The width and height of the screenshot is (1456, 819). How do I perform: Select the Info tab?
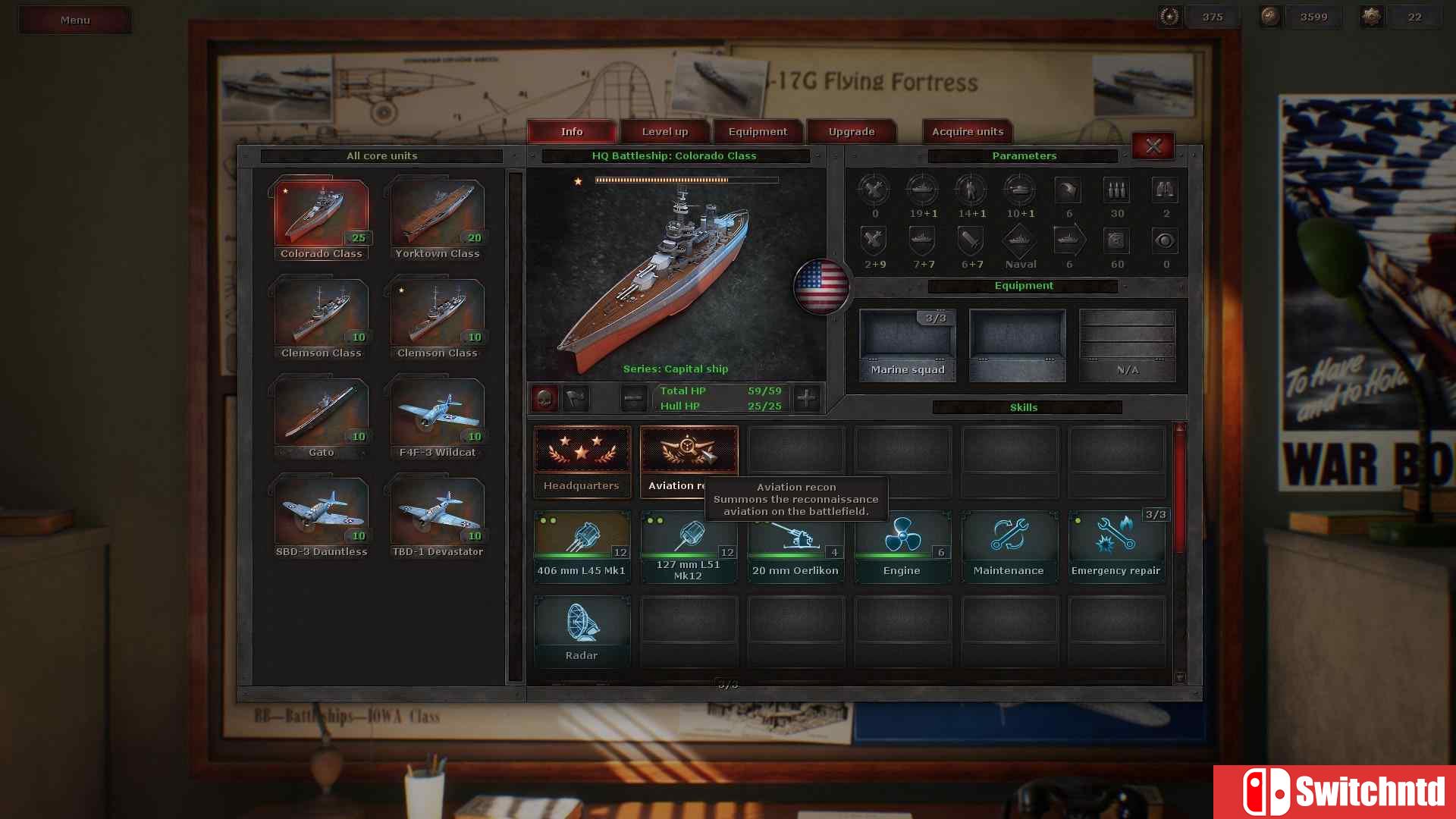click(x=572, y=131)
